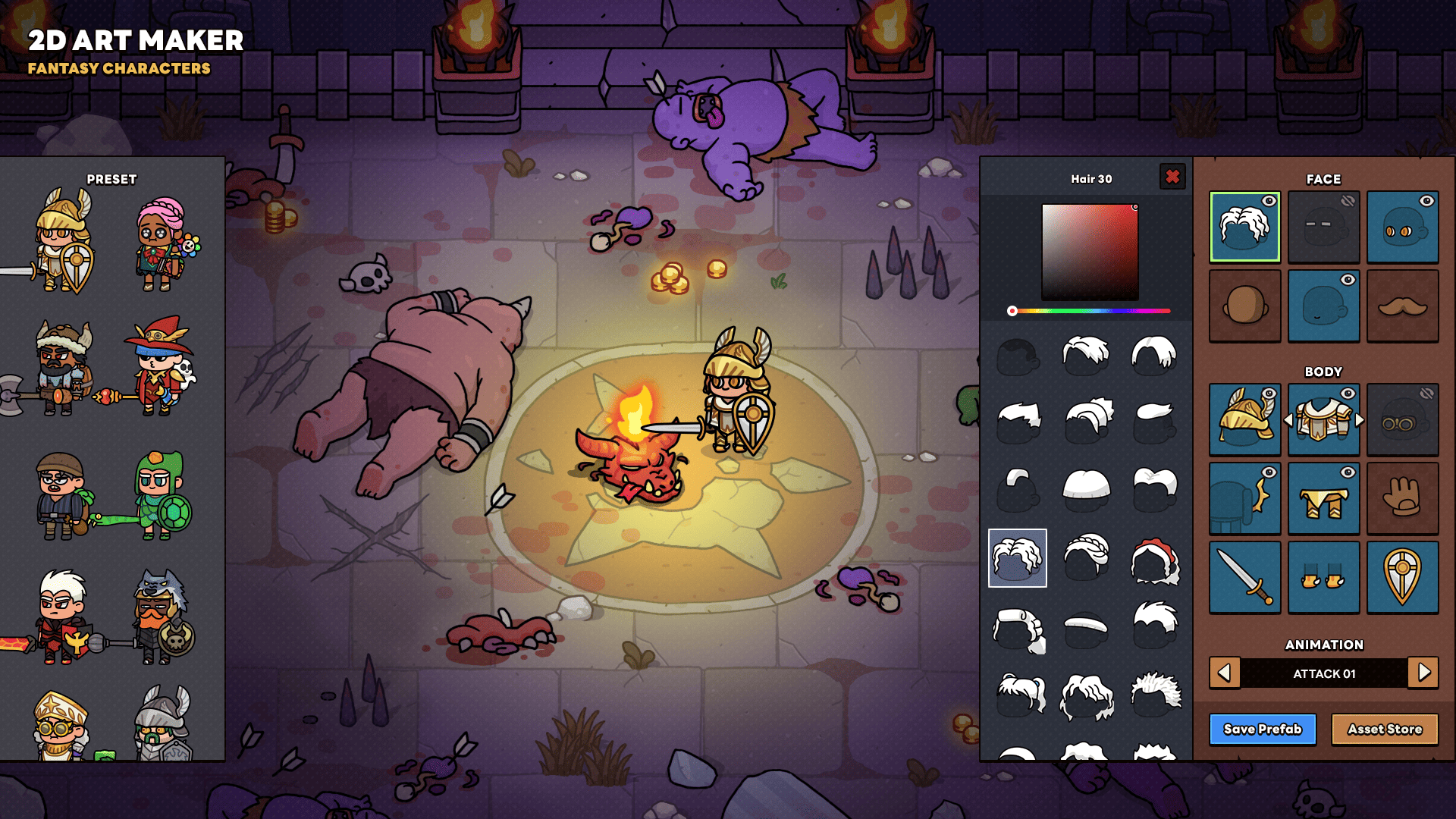Screen dimensions: 1456x819
Task: Pick the red-hatted wizard preset
Action: pos(160,368)
